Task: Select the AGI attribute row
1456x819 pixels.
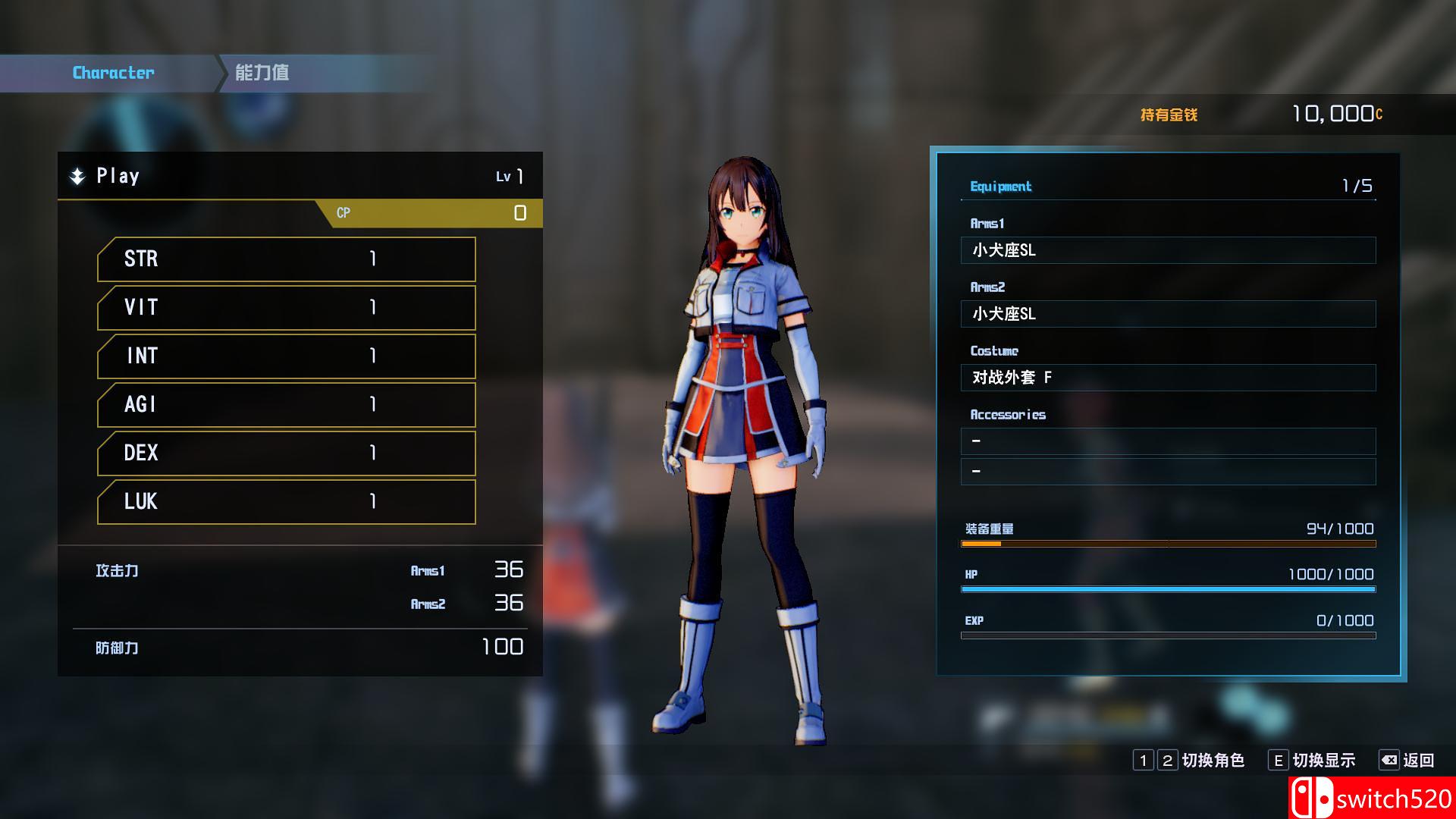Action: [287, 405]
